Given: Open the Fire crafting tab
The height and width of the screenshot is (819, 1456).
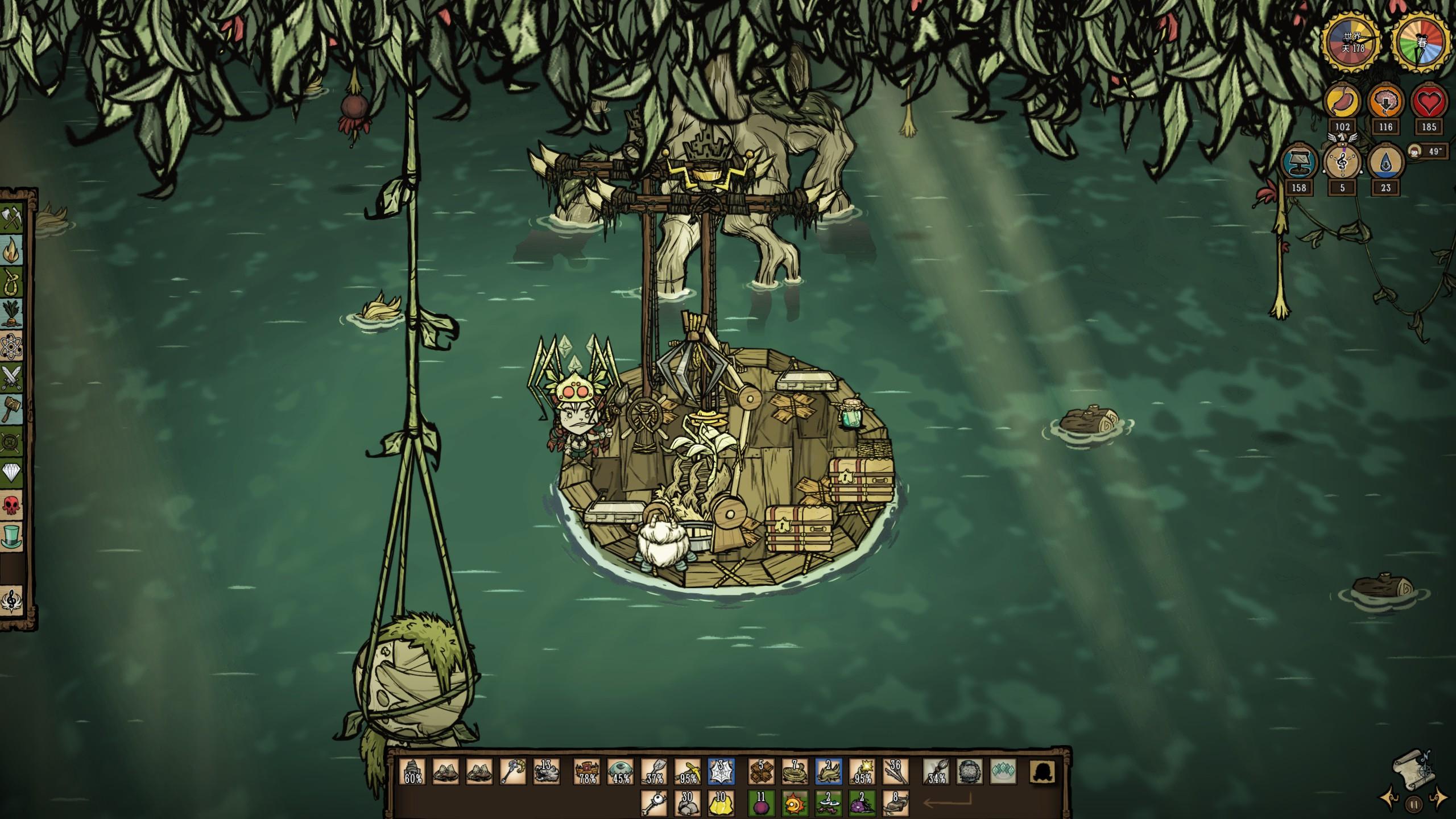Looking at the screenshot, I should 12,250.
